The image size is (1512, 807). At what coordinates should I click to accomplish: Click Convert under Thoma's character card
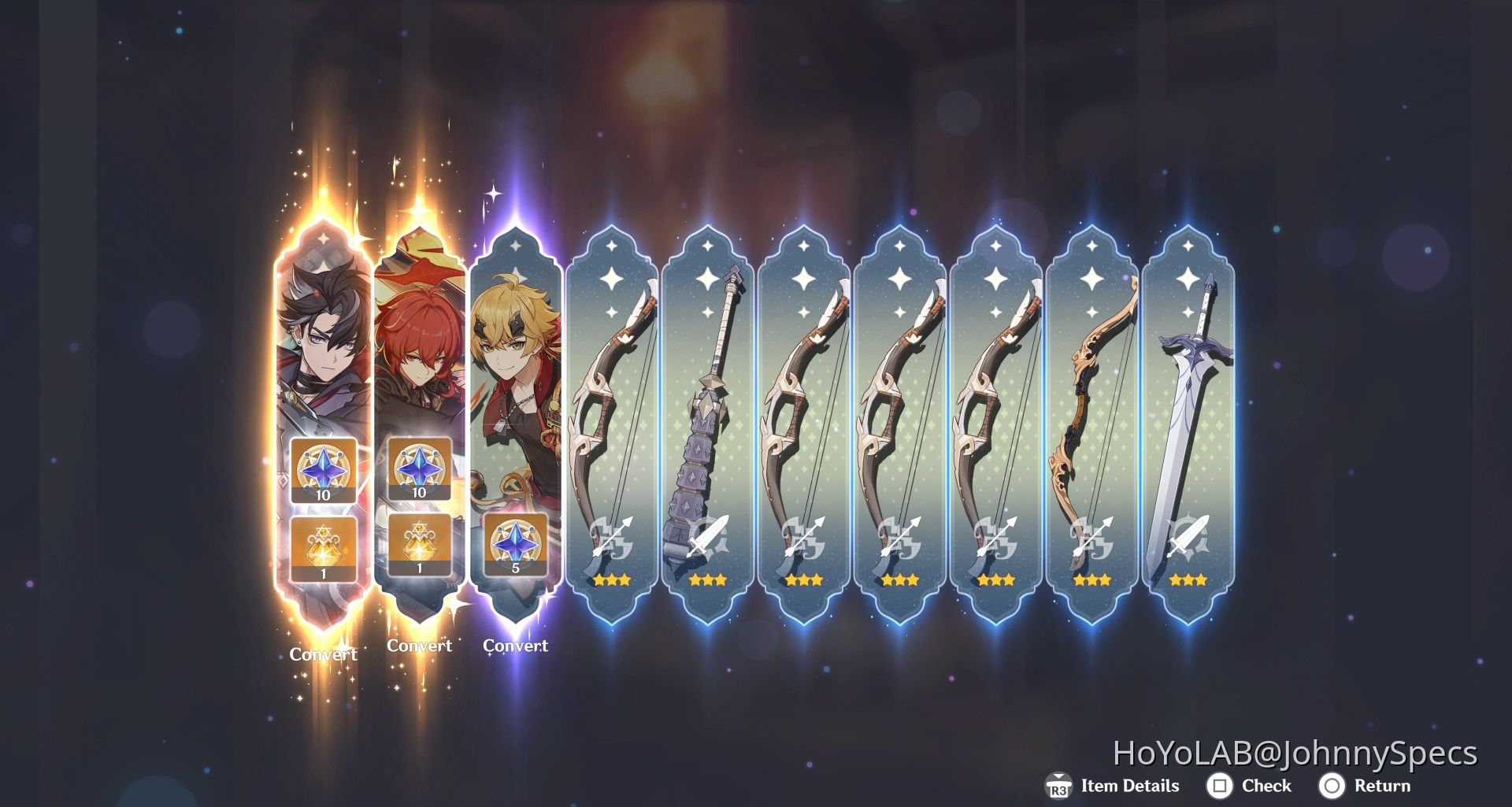pyautogui.click(x=516, y=645)
